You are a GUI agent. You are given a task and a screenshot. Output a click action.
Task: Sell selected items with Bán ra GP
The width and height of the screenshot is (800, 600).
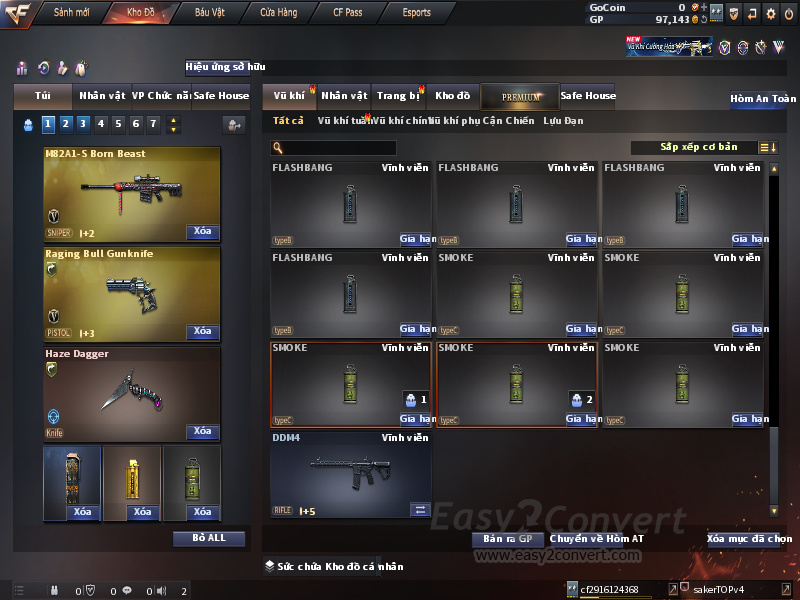point(507,539)
